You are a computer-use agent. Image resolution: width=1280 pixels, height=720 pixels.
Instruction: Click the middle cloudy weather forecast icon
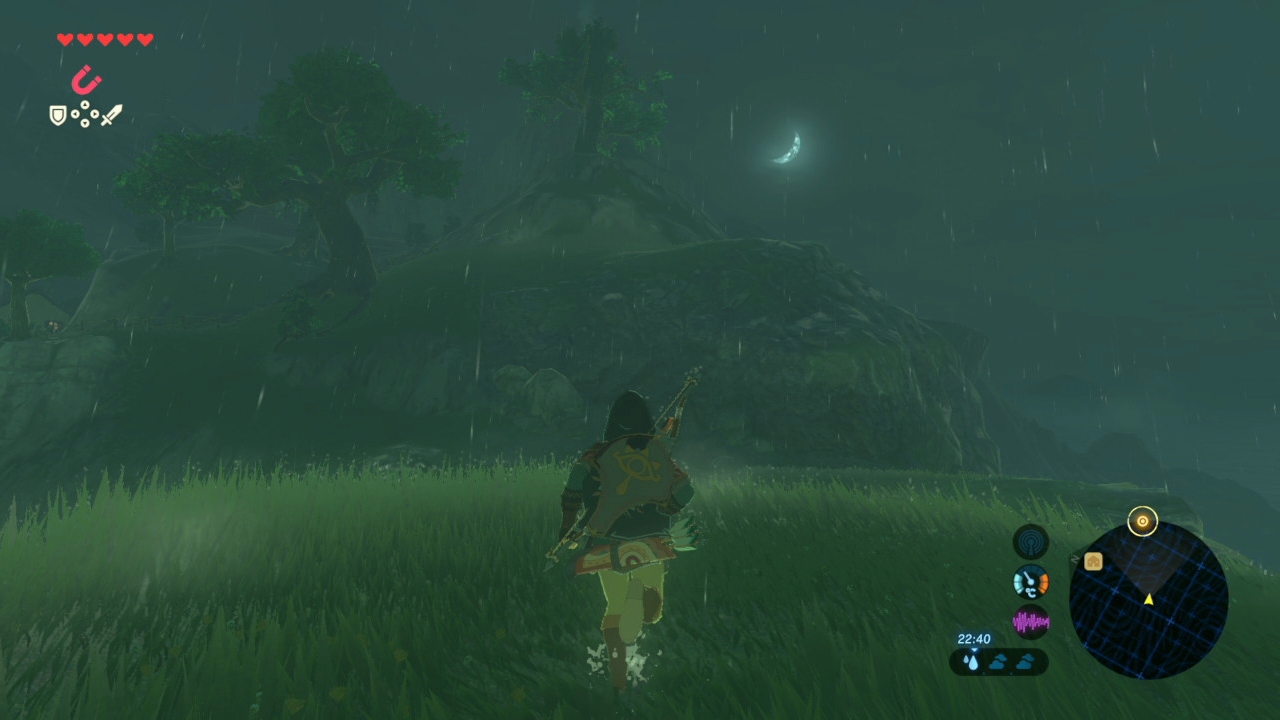[999, 660]
